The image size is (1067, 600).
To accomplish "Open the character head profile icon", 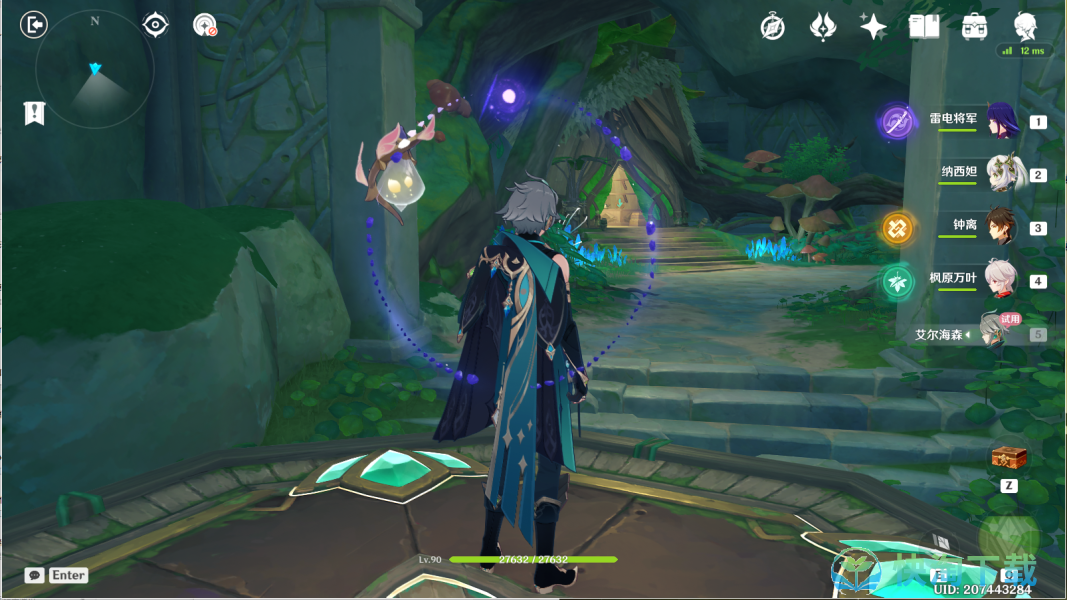I will [x=1025, y=27].
